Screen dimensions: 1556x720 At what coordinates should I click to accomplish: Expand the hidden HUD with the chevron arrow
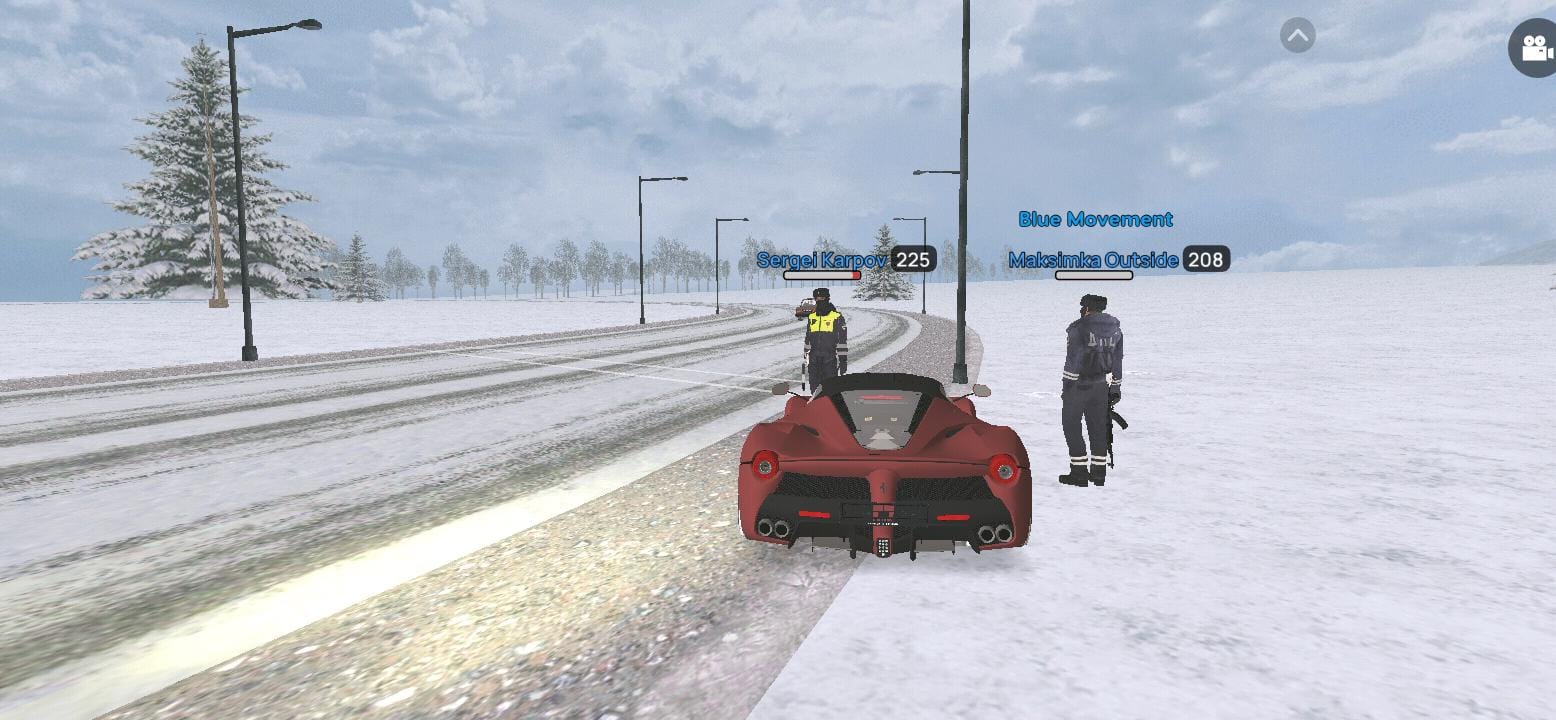[x=1297, y=36]
